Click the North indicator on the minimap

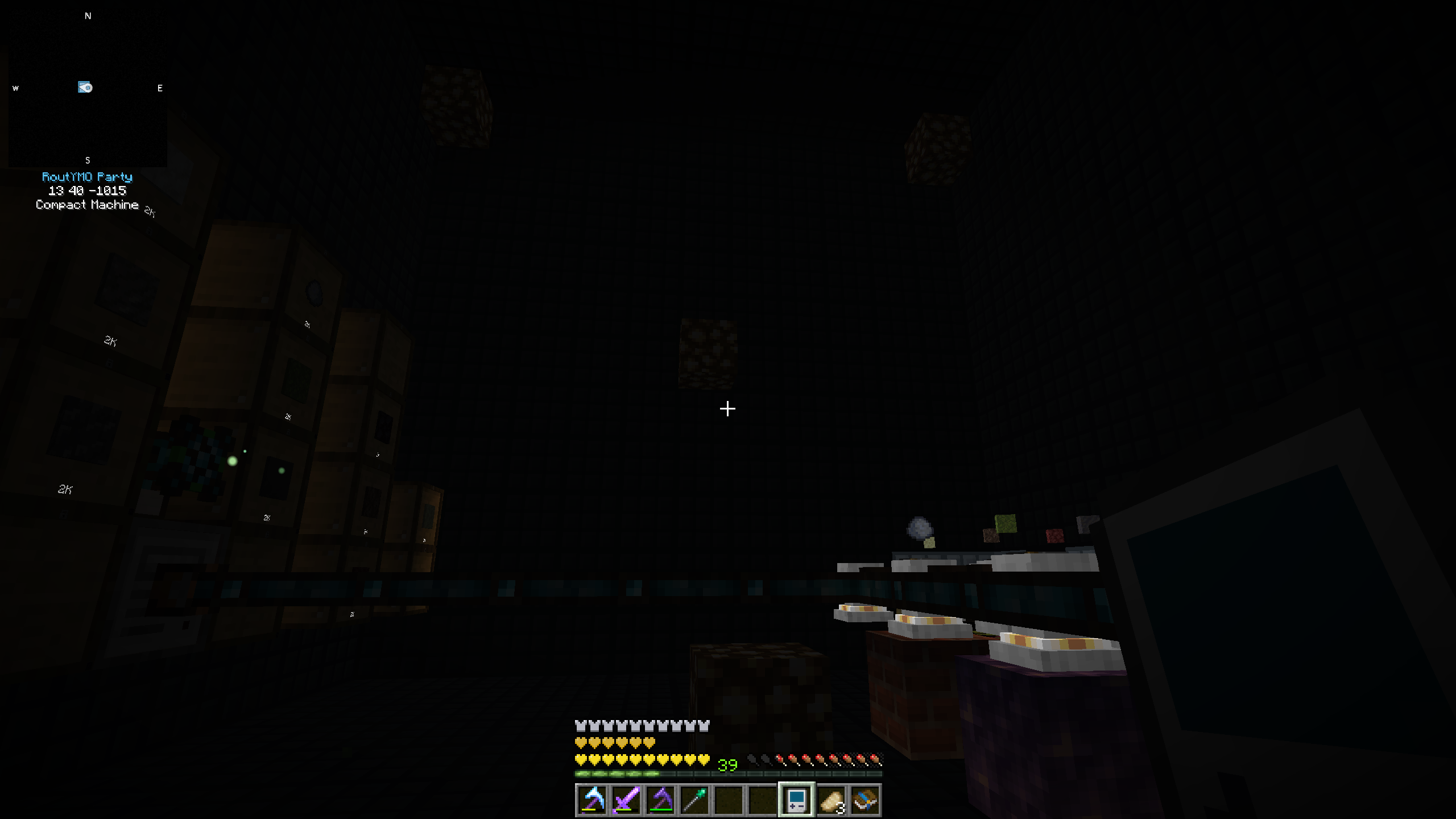point(88,15)
